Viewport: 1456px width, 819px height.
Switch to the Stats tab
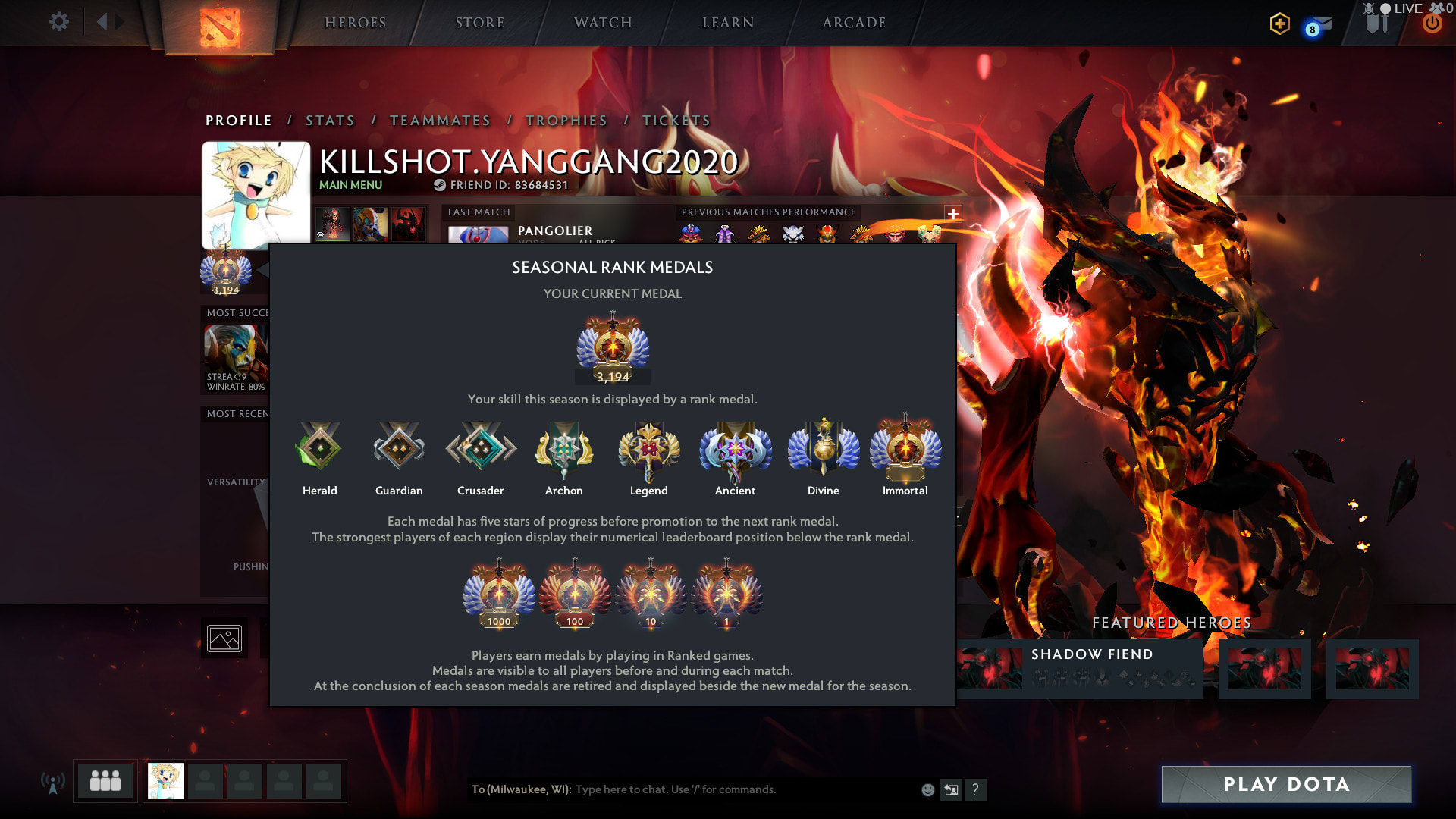(330, 121)
